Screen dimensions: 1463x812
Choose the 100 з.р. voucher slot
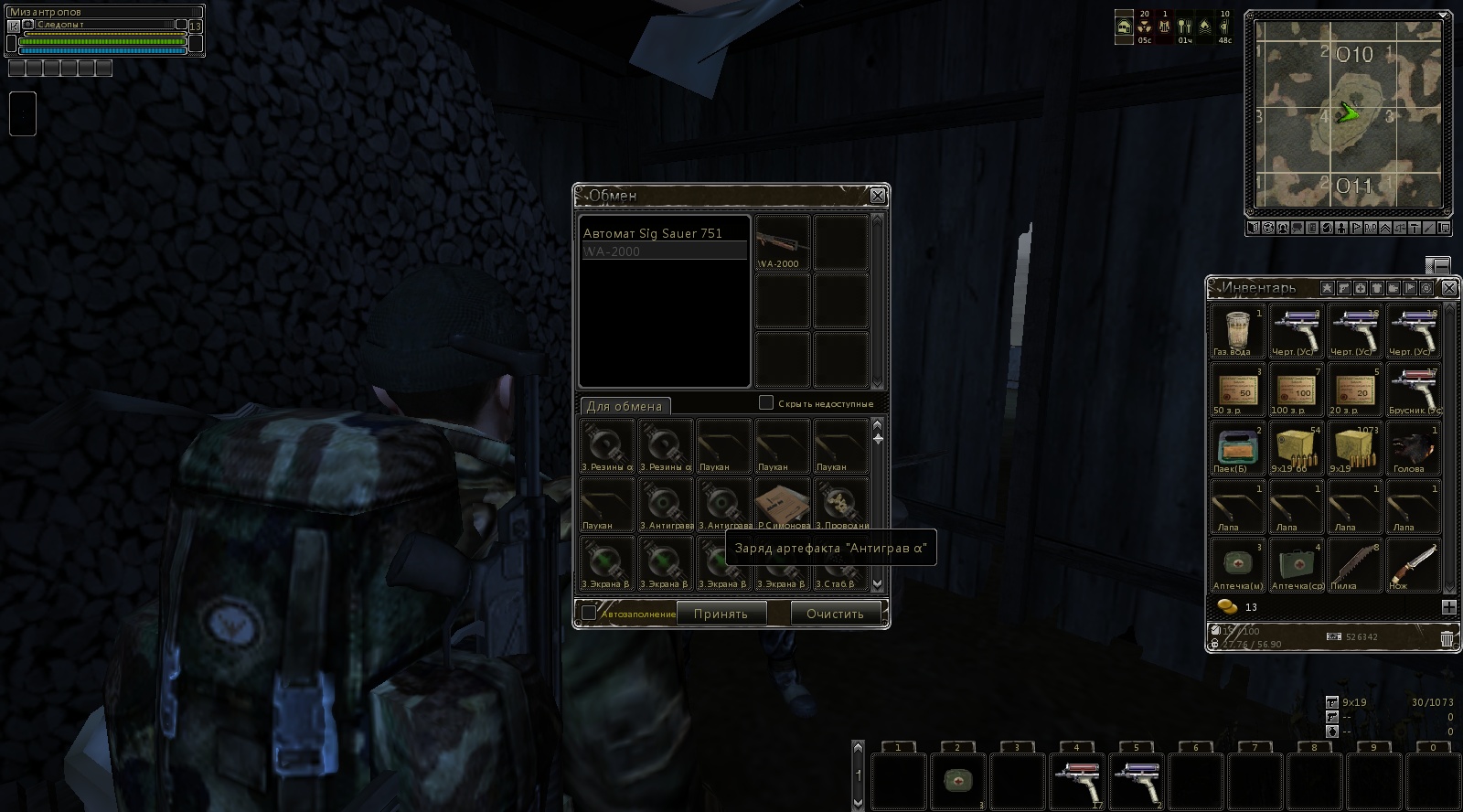pyautogui.click(x=1296, y=390)
